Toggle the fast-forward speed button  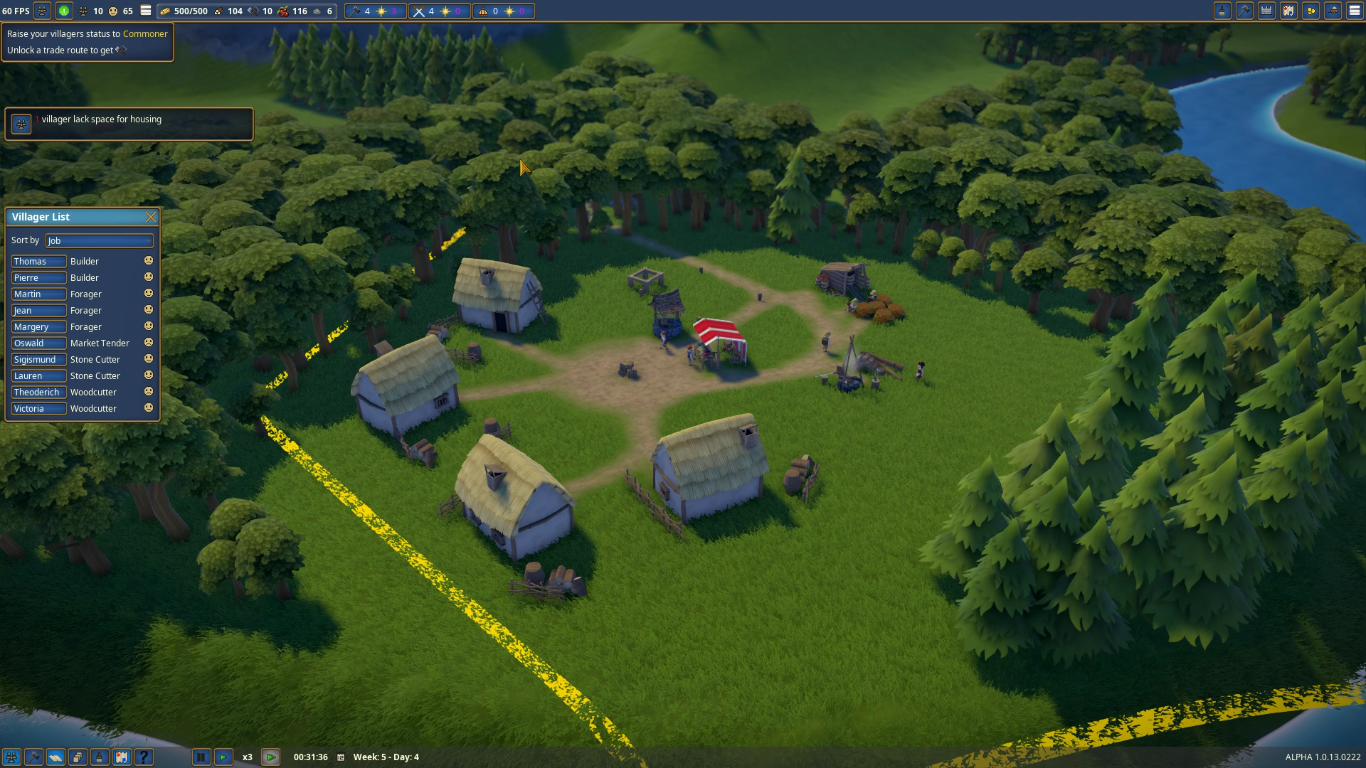(270, 757)
